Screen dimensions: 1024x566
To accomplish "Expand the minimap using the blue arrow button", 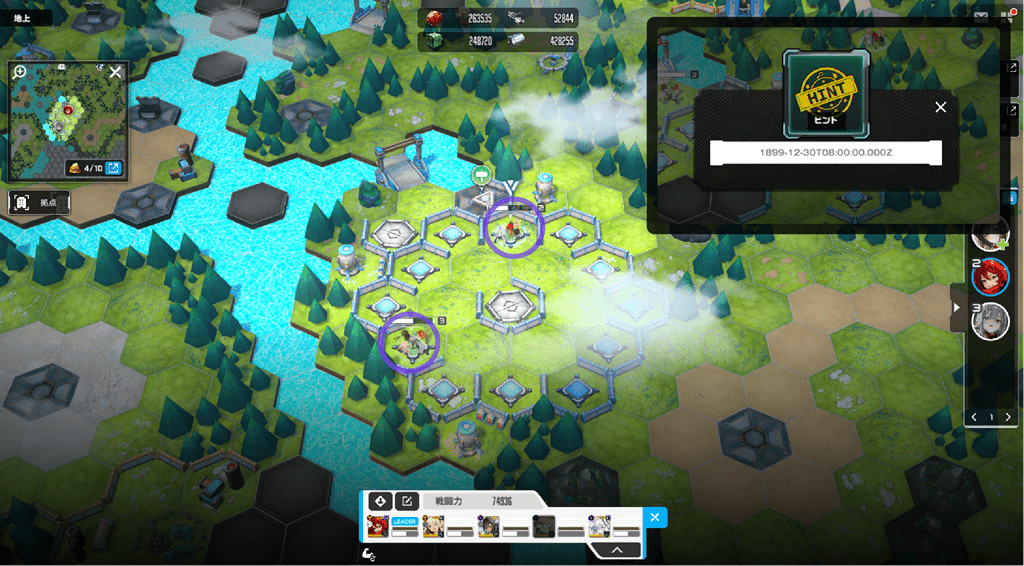I will pos(113,168).
